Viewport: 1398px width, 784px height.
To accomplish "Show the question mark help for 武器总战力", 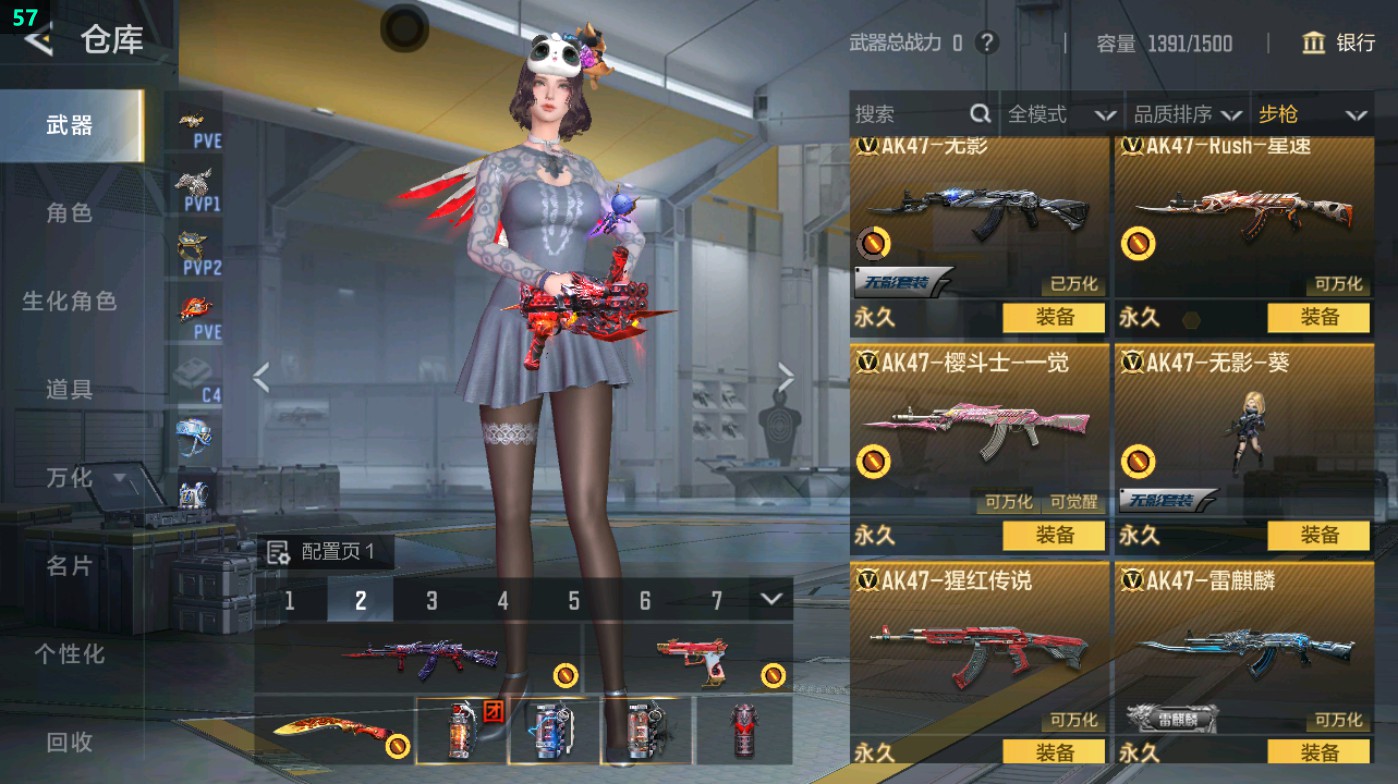I will tap(987, 43).
